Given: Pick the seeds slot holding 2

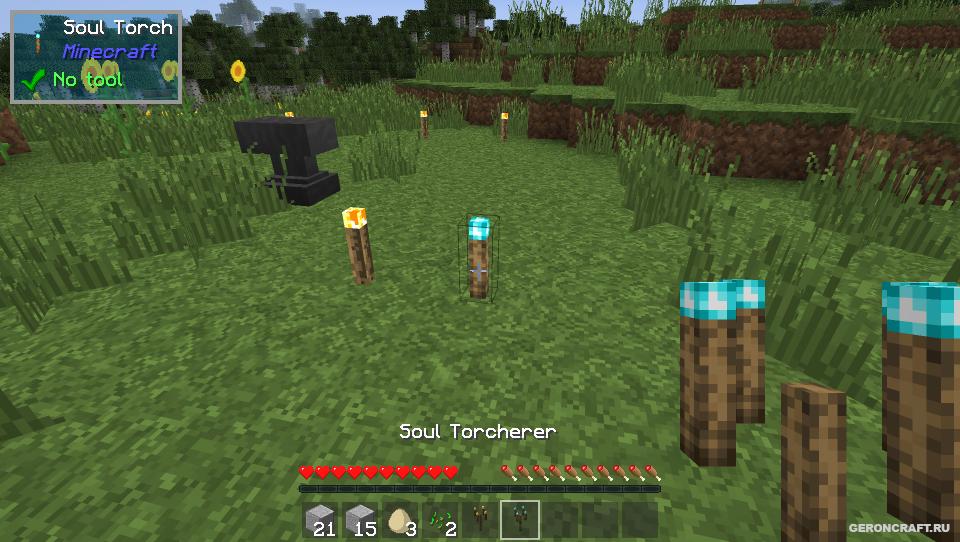Looking at the screenshot, I should click(x=440, y=519).
